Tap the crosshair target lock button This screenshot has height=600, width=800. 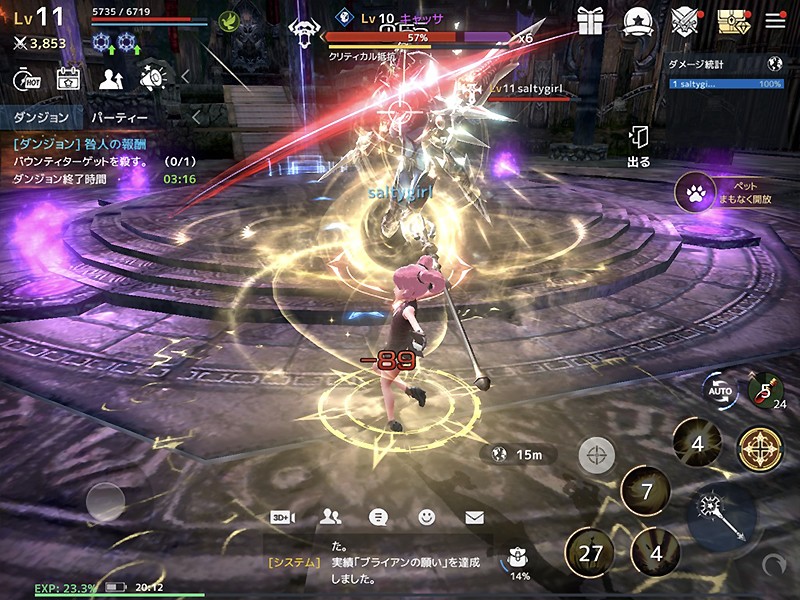[597, 456]
